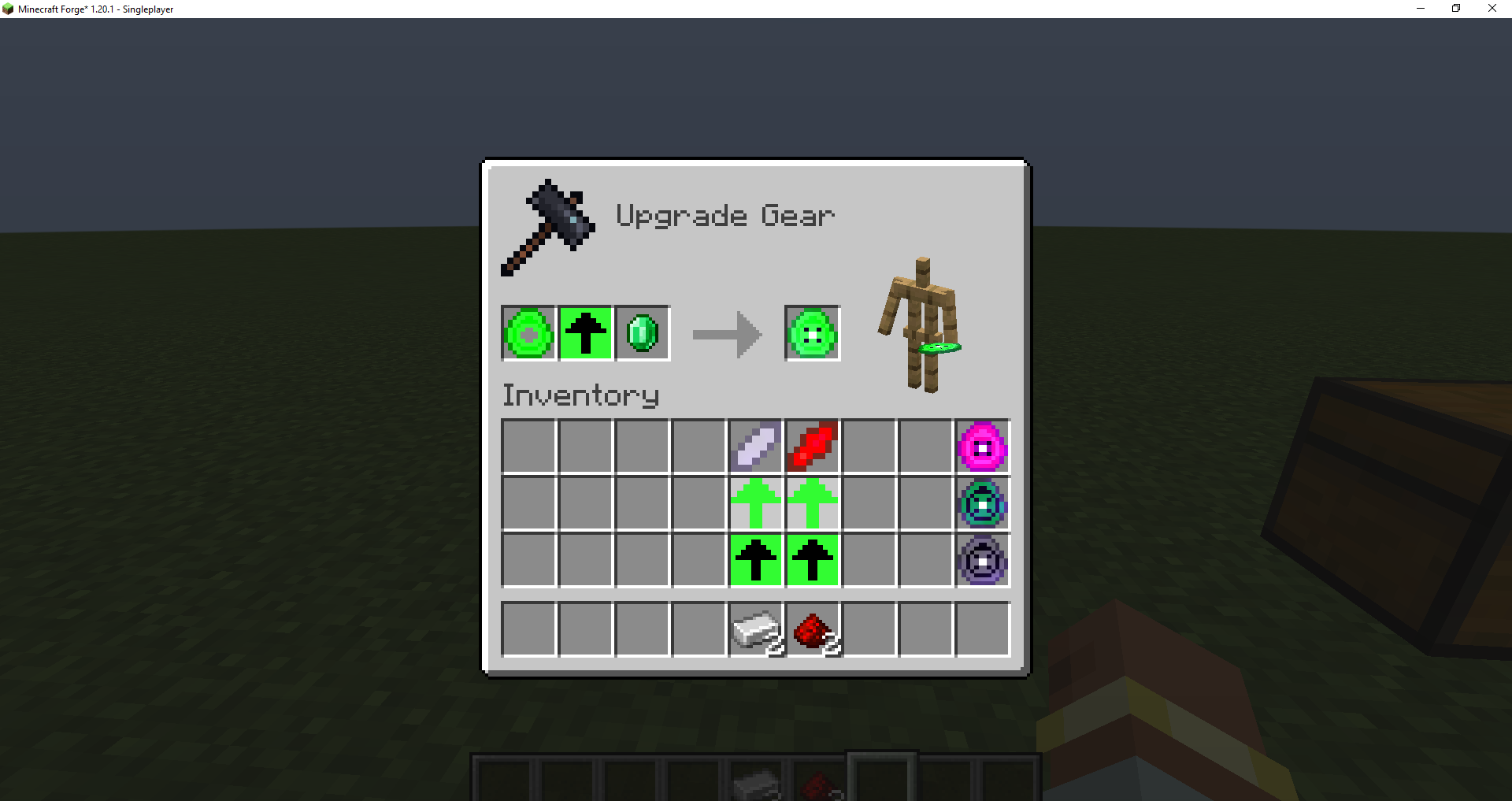
Task: Select the green charm in first crafting slot
Action: pyautogui.click(x=528, y=332)
